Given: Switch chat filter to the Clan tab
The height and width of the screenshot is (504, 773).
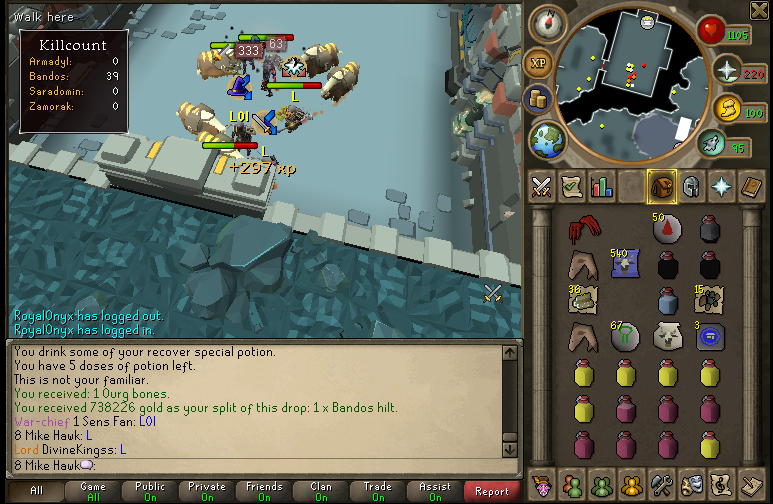Looking at the screenshot, I should pyautogui.click(x=320, y=491).
